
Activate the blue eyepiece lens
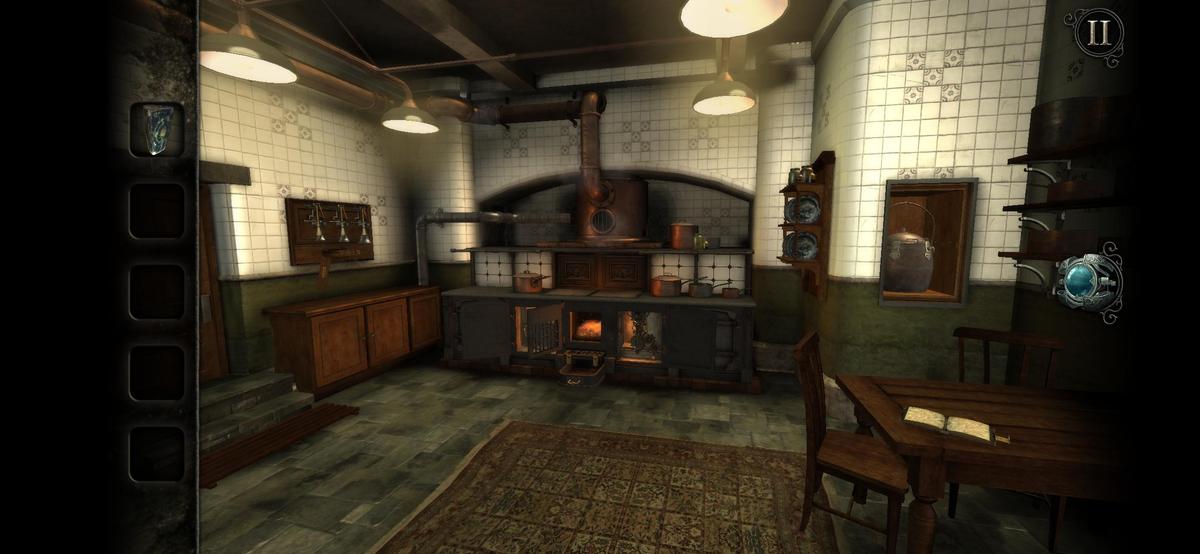coord(1088,281)
